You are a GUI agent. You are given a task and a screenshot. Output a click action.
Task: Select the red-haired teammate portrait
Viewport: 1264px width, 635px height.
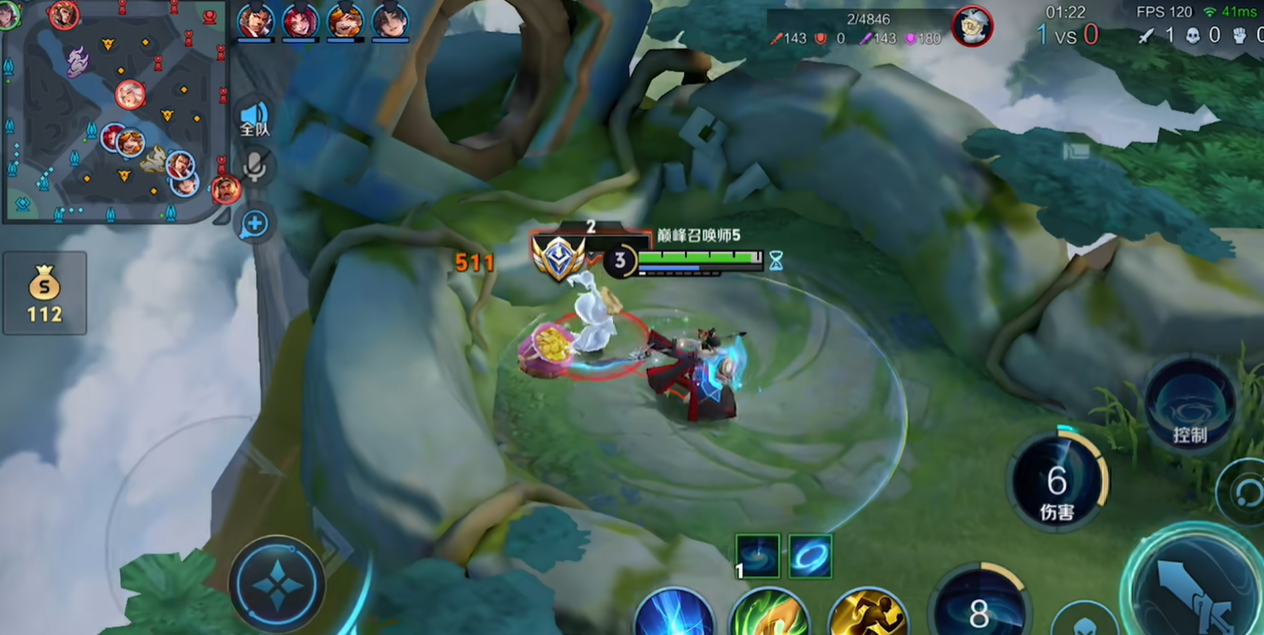pos(300,20)
